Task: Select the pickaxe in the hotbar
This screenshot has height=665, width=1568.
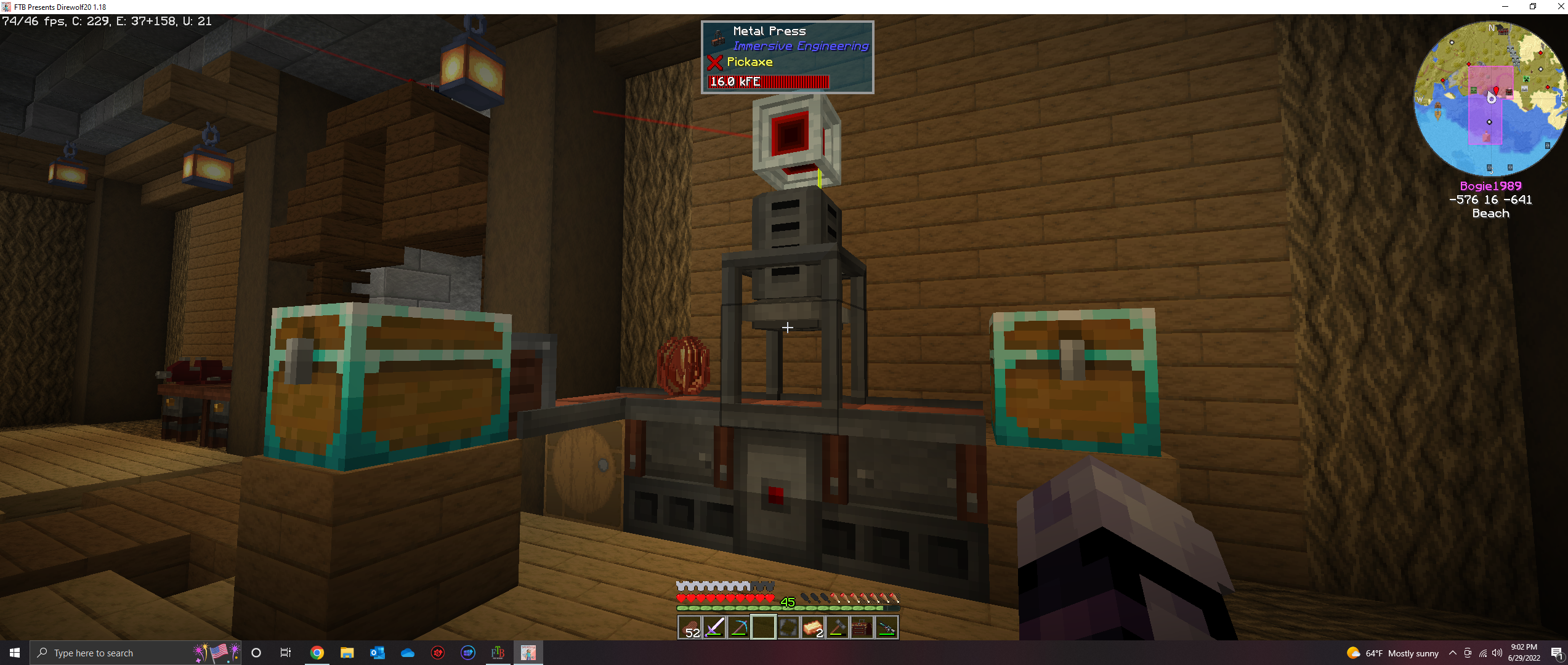Action: 739,627
